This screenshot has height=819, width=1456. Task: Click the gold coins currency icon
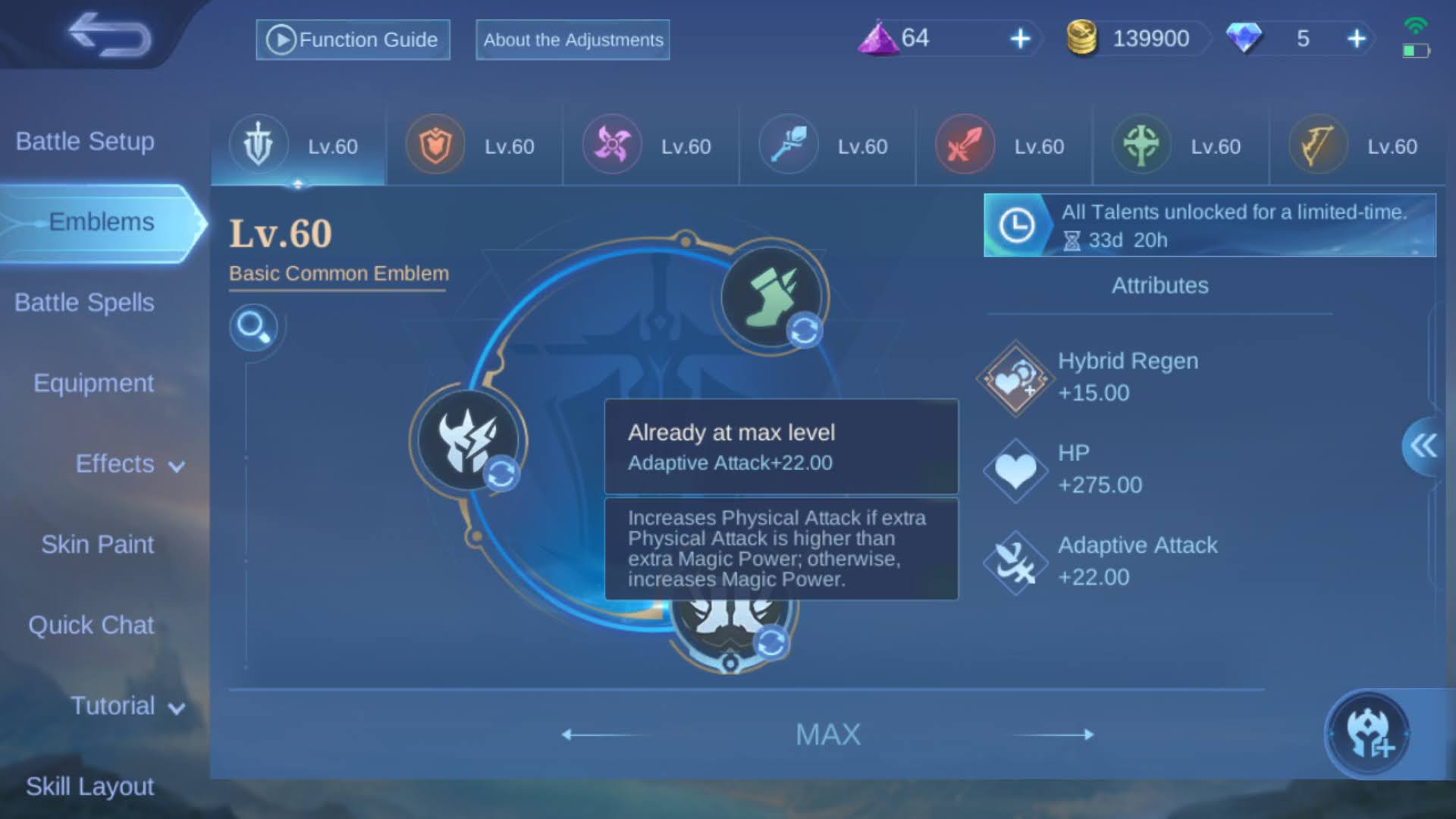(1082, 39)
